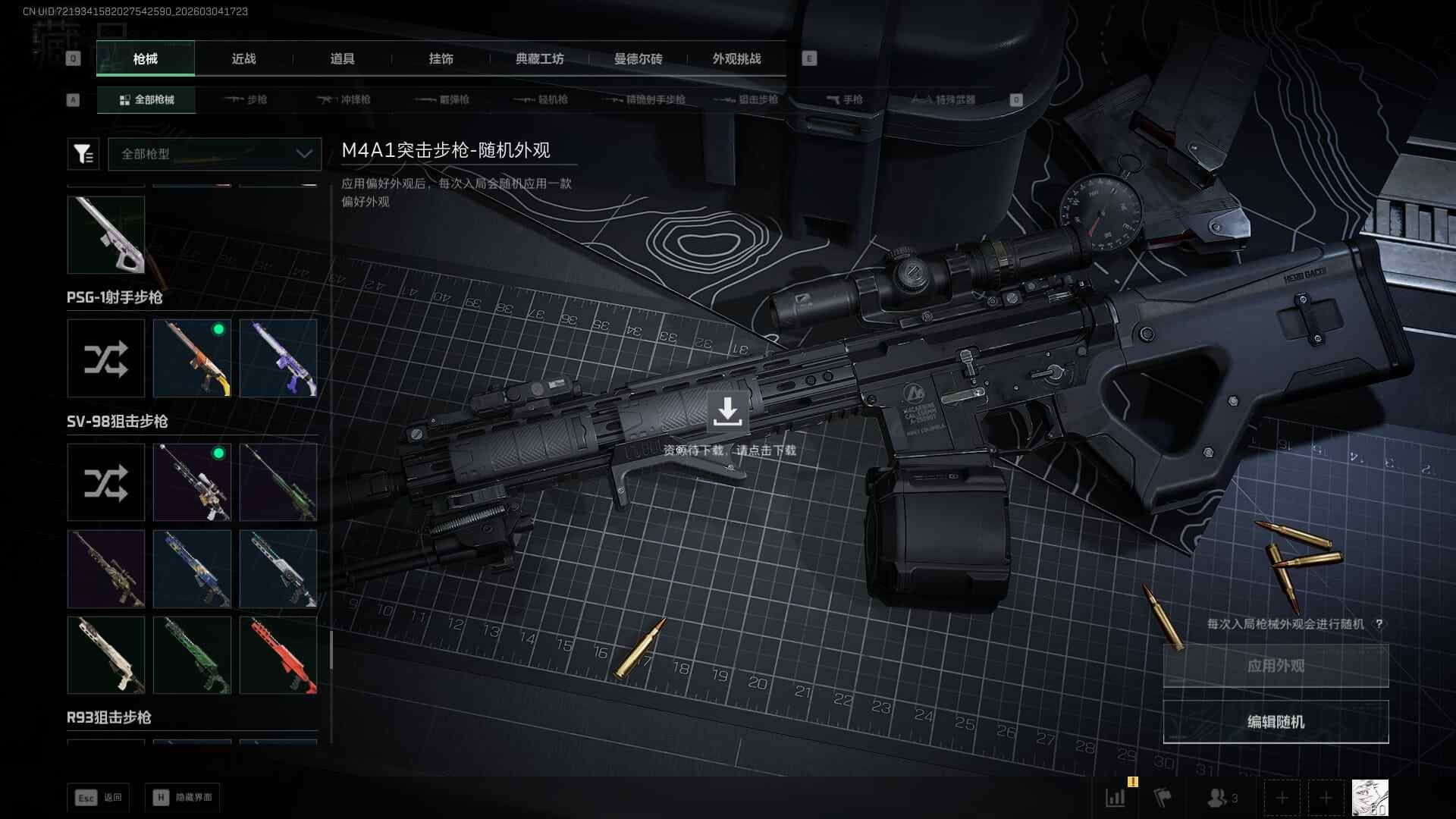Open 编辑随机 to edit random skins
Viewport: 1456px width, 819px height.
(1276, 722)
